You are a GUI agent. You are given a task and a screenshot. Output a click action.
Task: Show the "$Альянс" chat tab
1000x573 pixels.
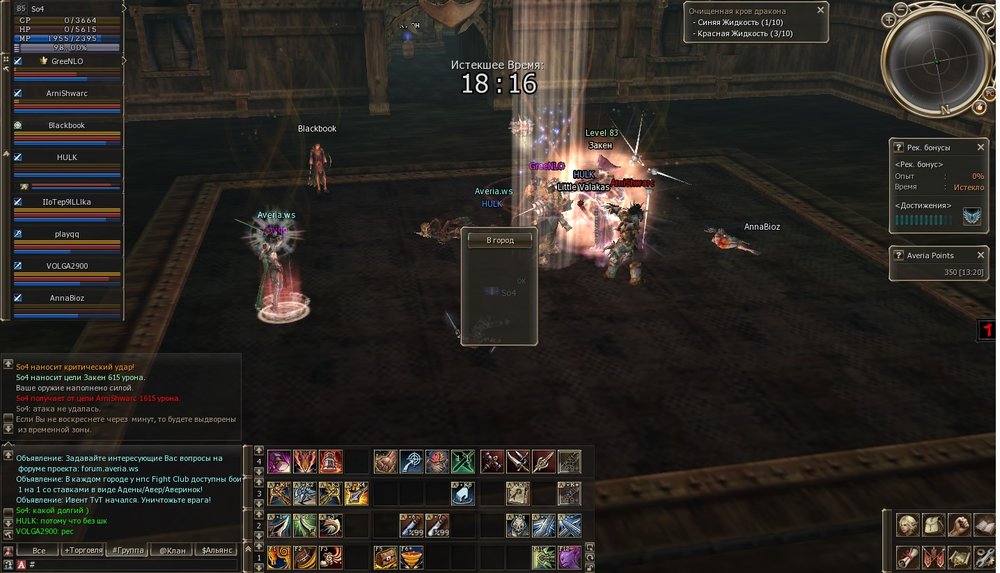(x=217, y=550)
